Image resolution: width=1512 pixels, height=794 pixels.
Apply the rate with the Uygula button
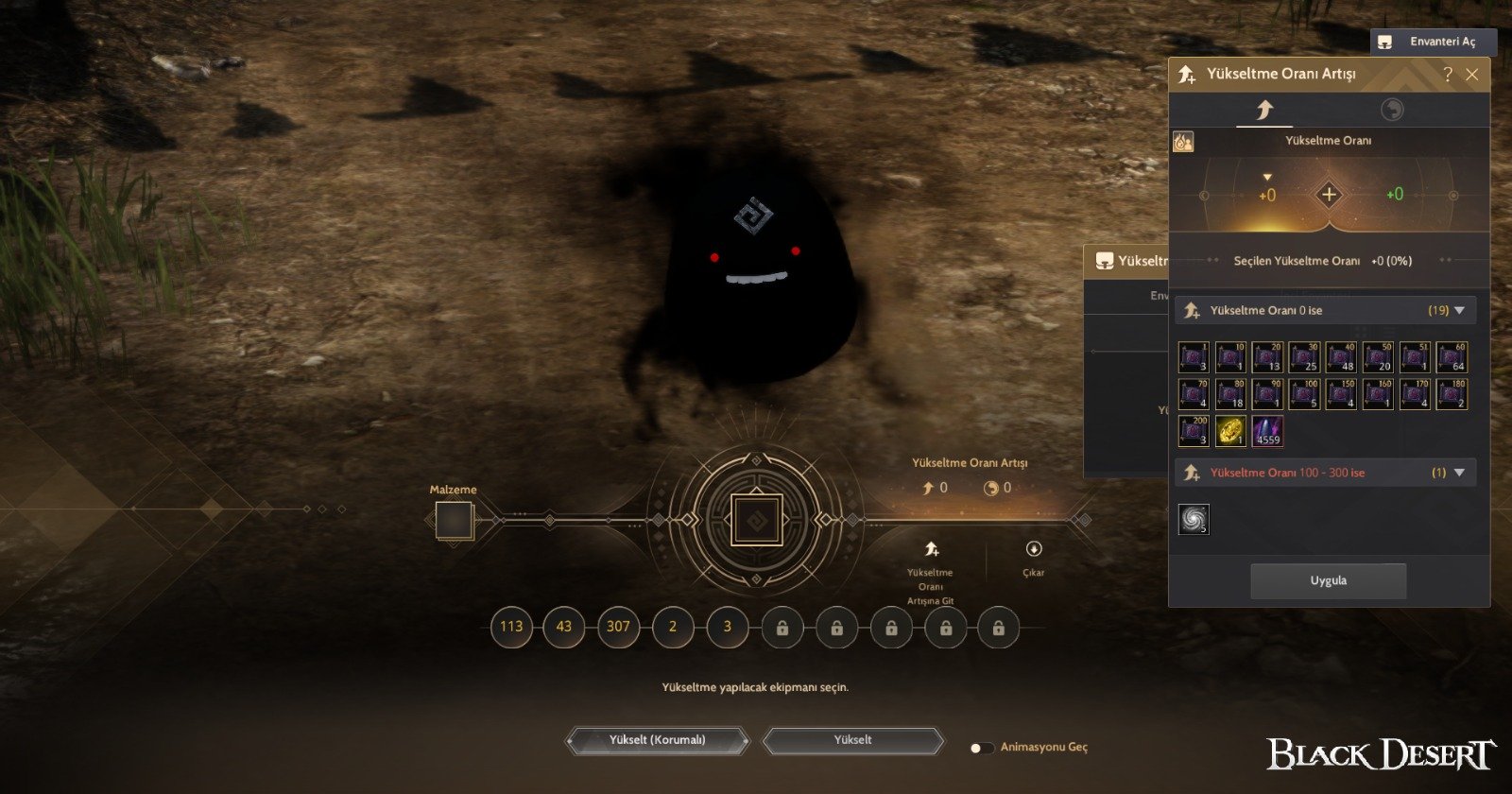(x=1328, y=580)
